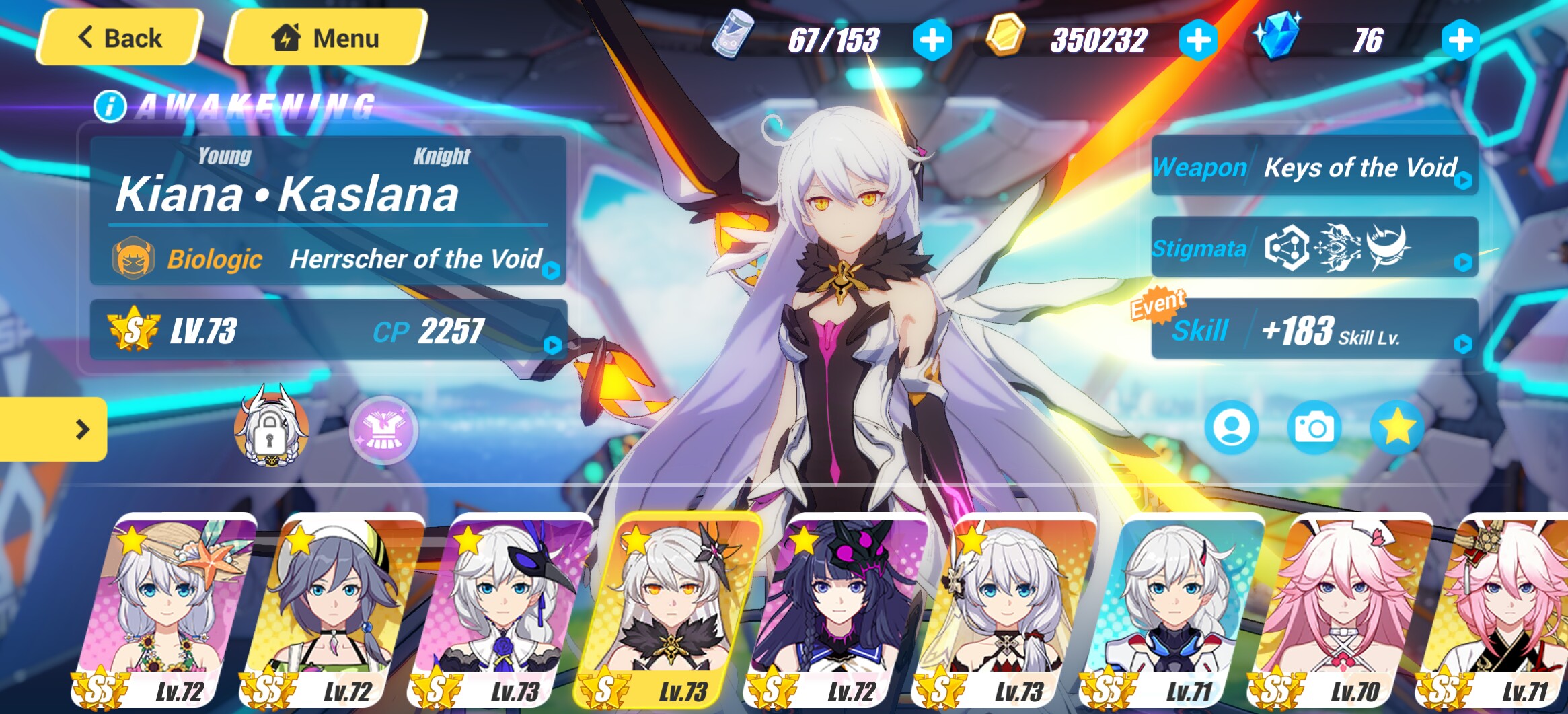This screenshot has width=1568, height=714.
Task: Buy crystals with the plus button
Action: [x=1460, y=40]
